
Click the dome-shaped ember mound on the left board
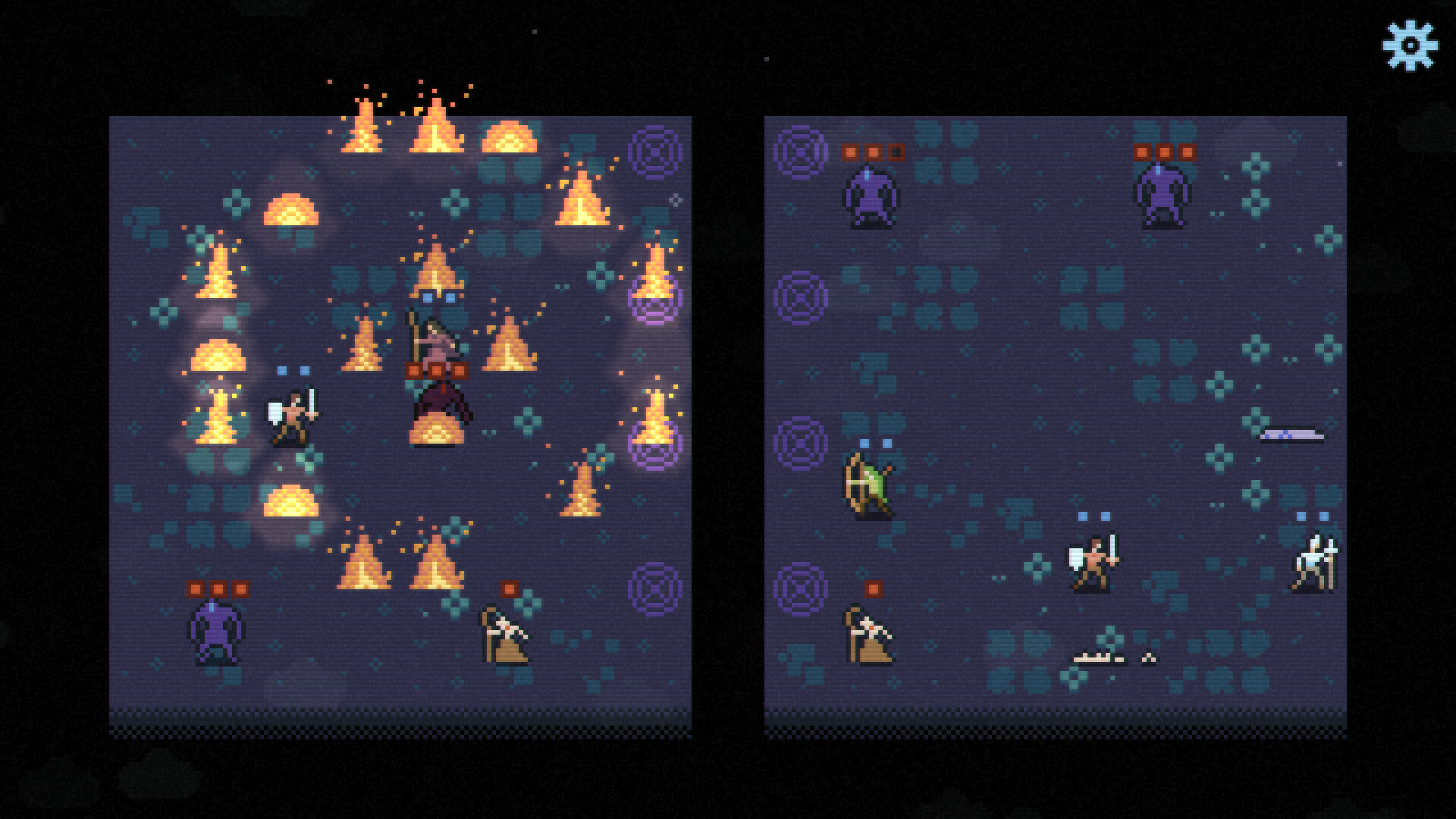tap(290, 212)
